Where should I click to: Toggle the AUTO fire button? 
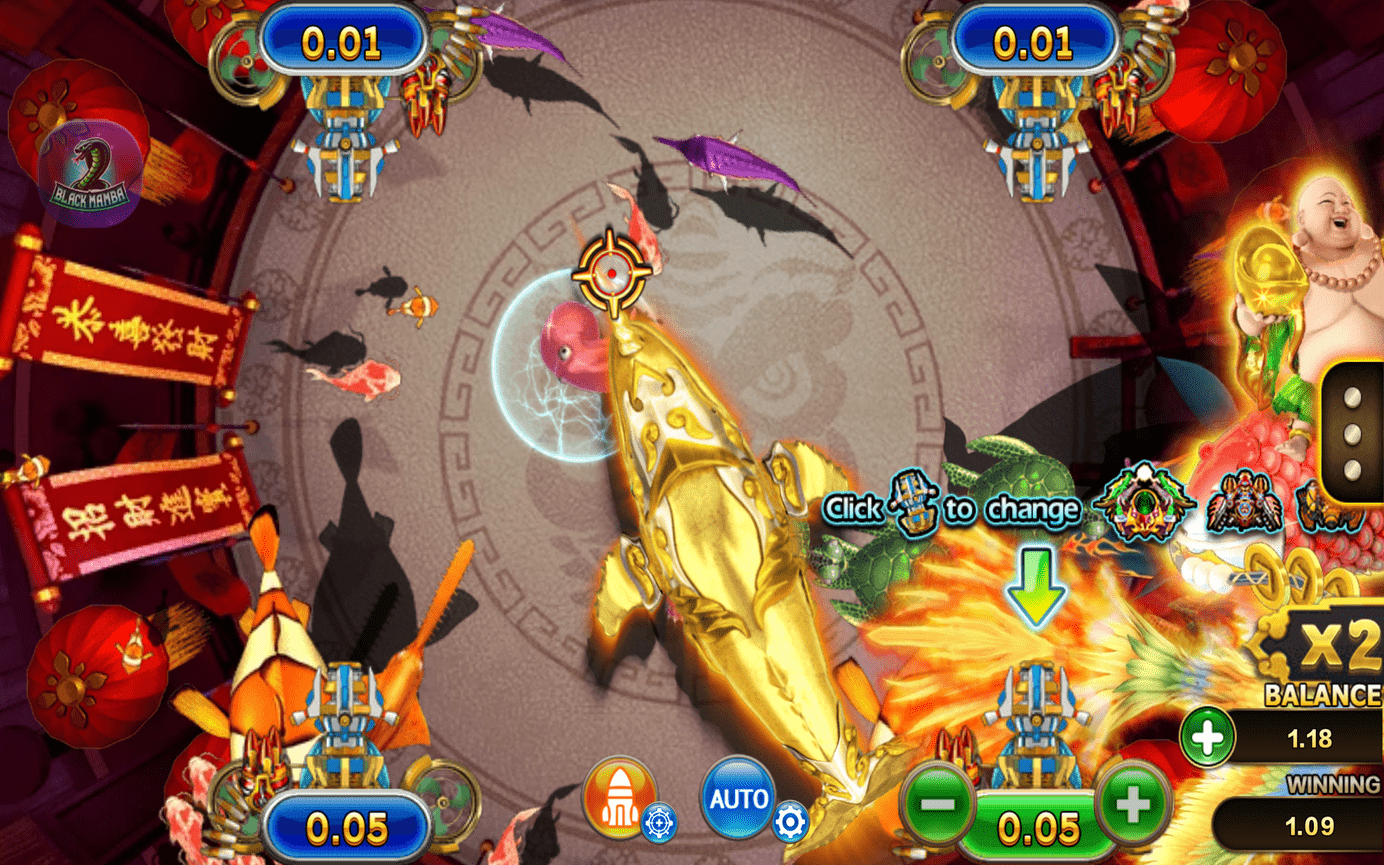pos(738,798)
